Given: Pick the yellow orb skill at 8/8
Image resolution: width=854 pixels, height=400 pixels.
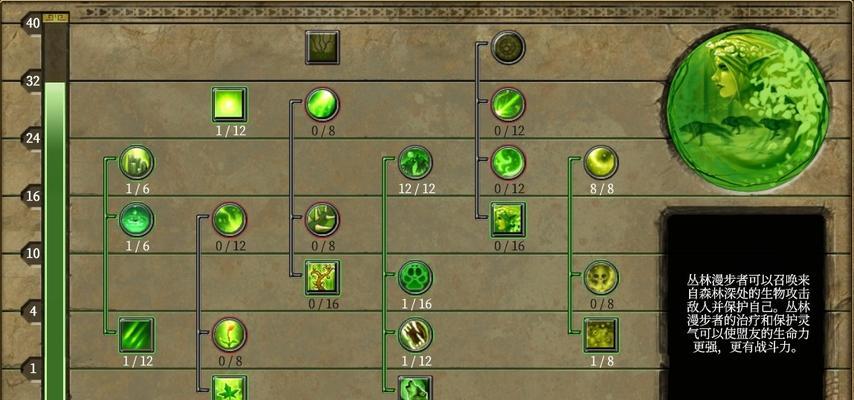Looking at the screenshot, I should [600, 161].
